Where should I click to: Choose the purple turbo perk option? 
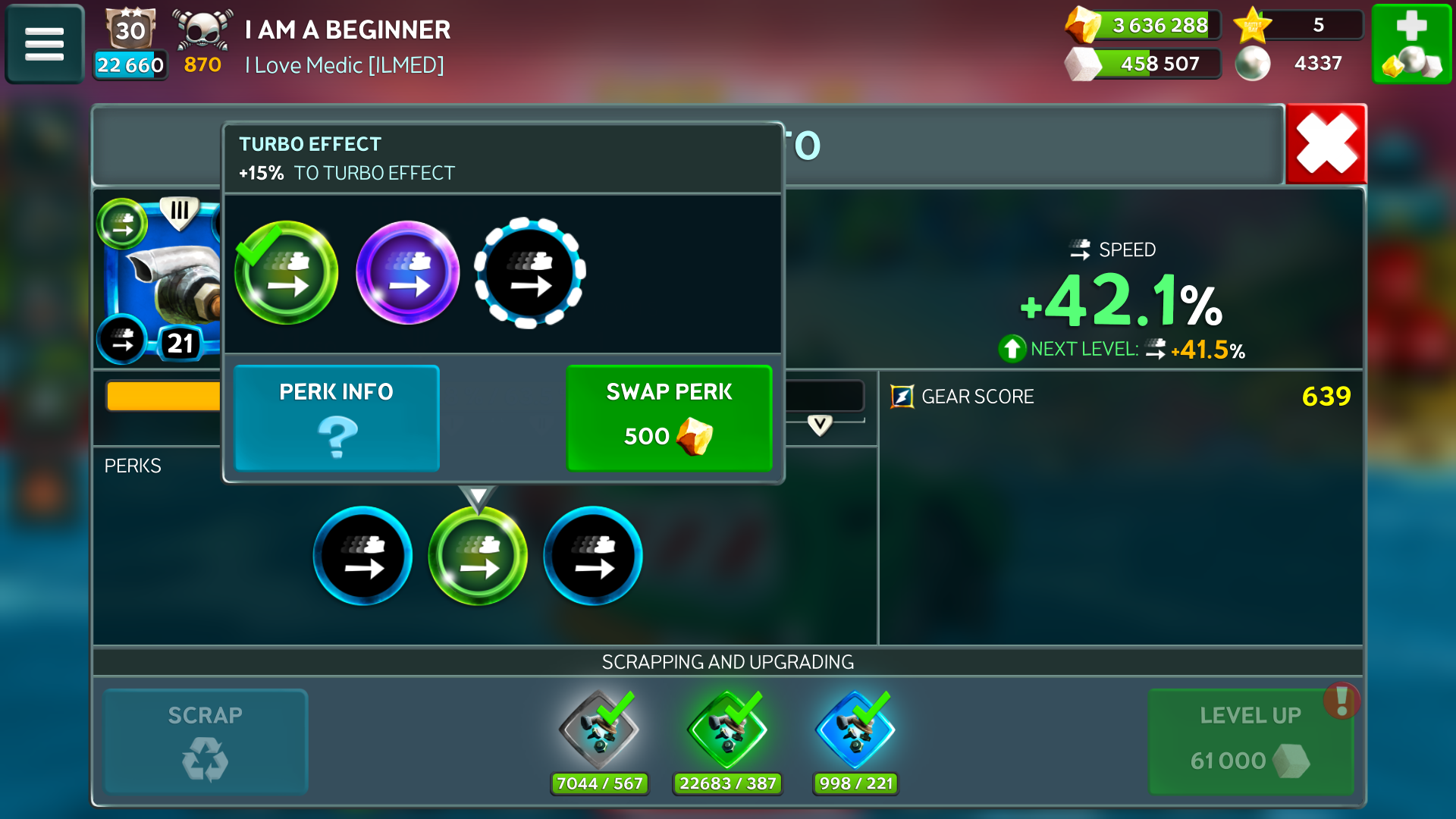408,273
